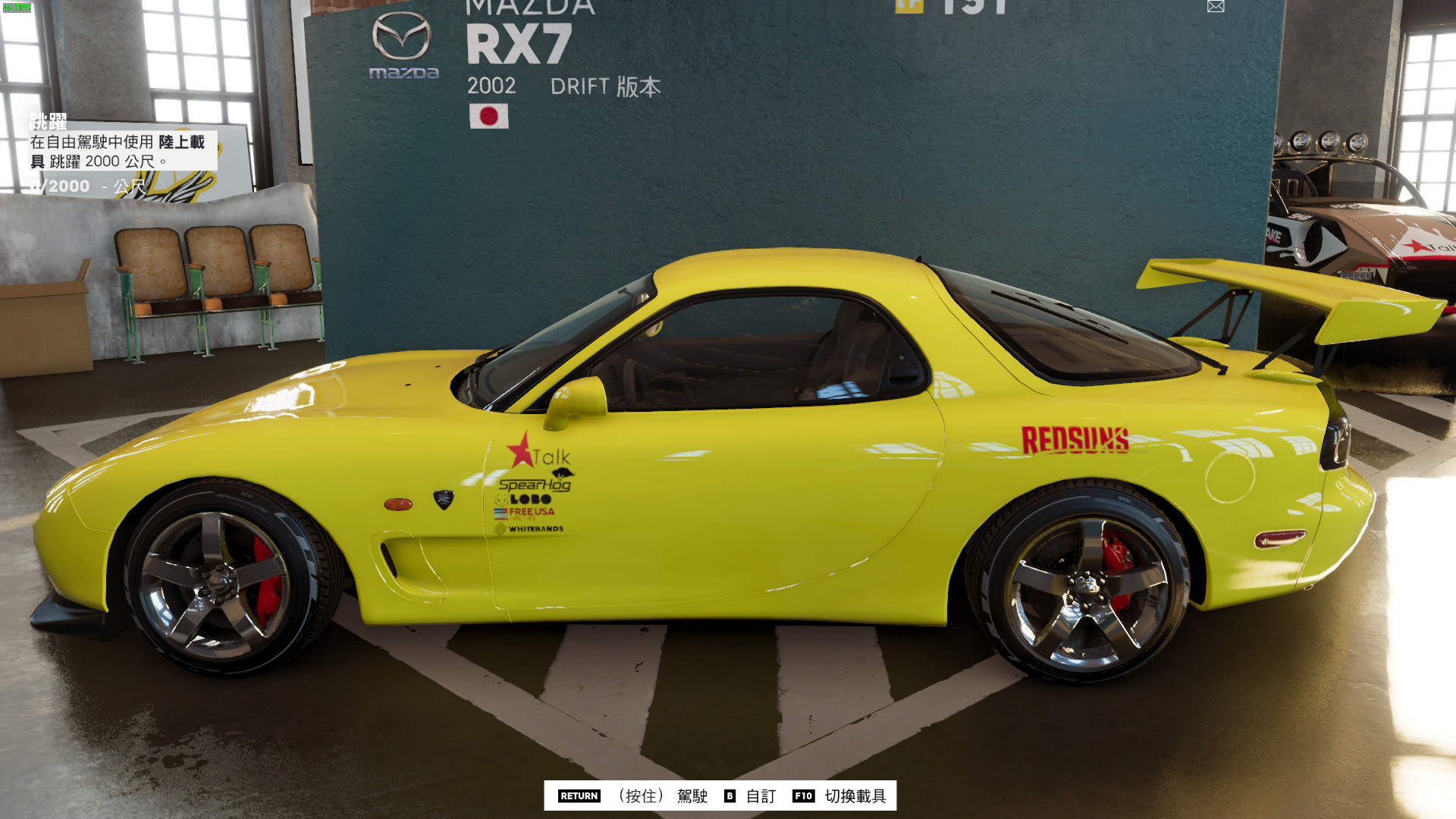Image resolution: width=1456 pixels, height=819 pixels.
Task: Click the Talk star sticker on the door
Action: point(540,453)
